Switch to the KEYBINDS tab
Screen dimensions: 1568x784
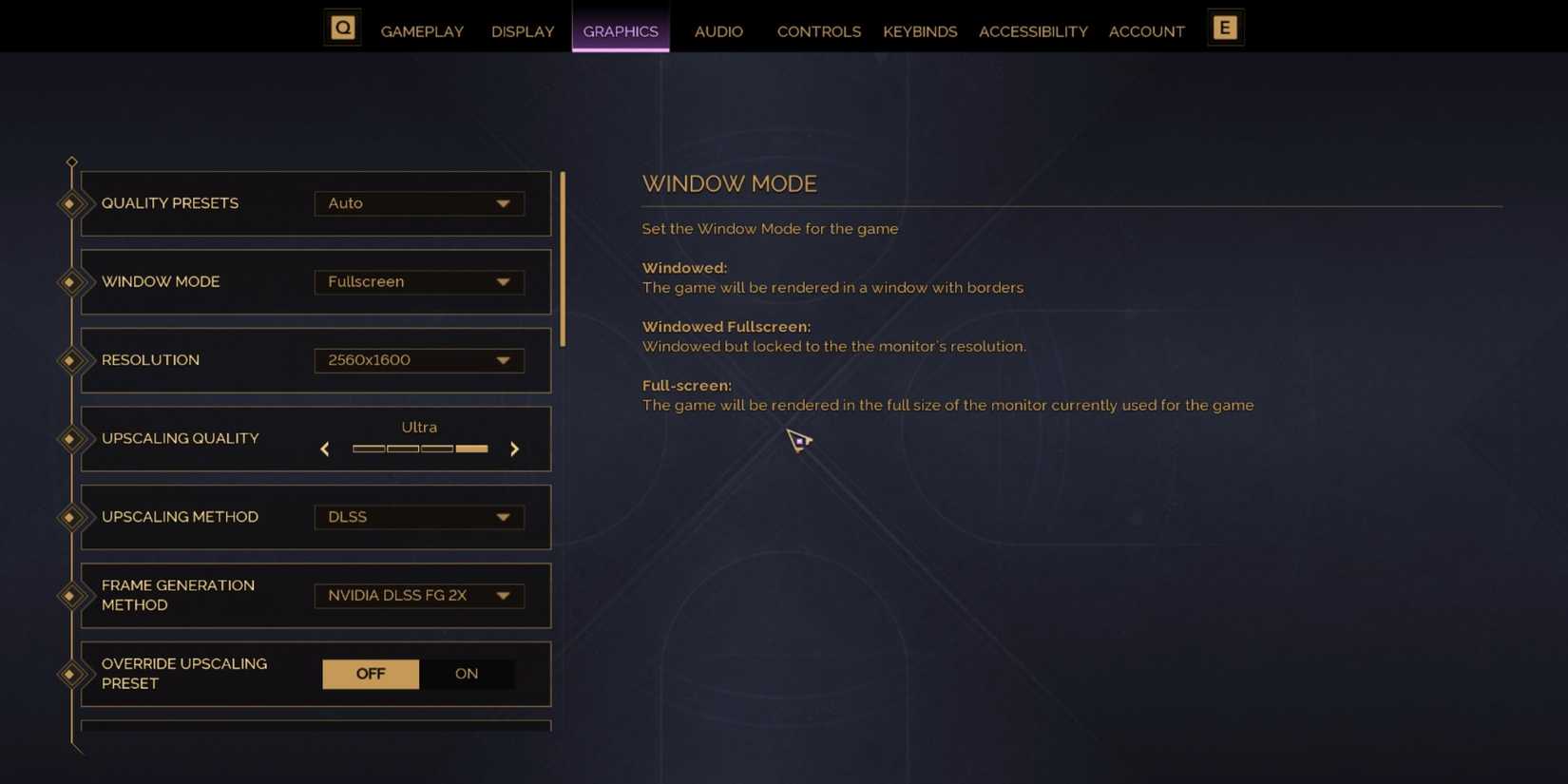tap(920, 31)
